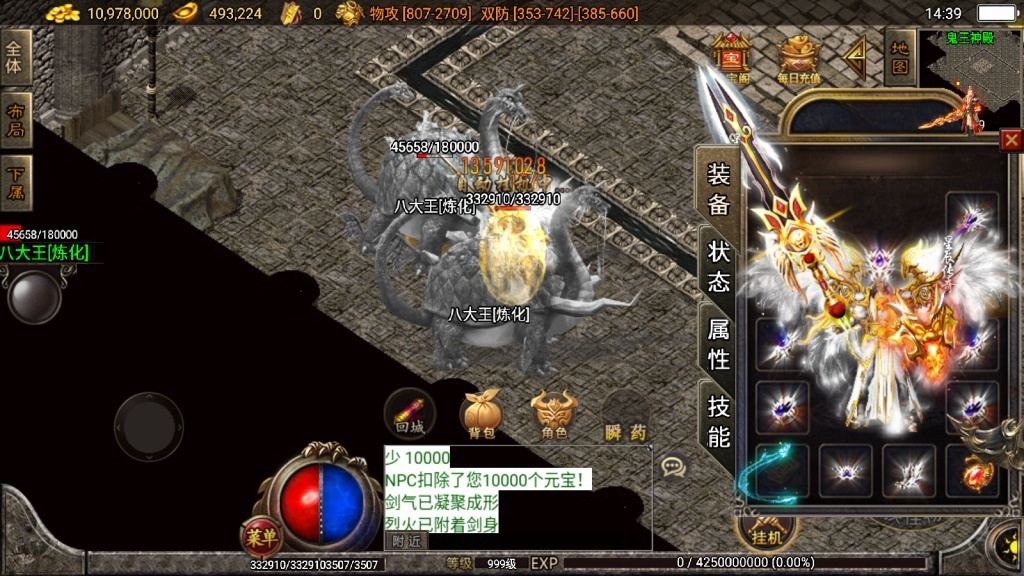Open the 背包 backpack
Viewport: 1024px width, 576px height.
(x=482, y=414)
